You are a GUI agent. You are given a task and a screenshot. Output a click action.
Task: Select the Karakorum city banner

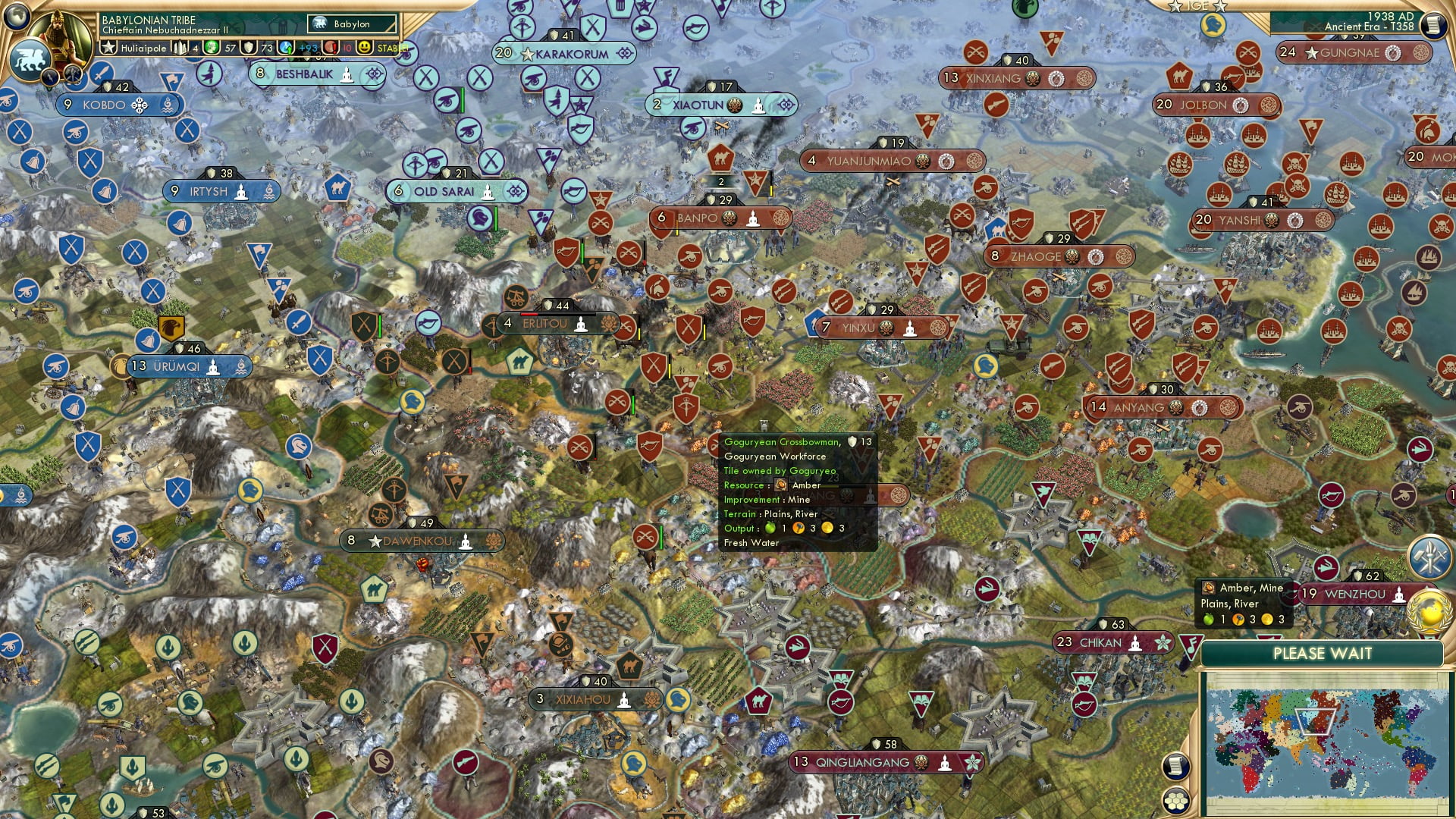click(571, 54)
